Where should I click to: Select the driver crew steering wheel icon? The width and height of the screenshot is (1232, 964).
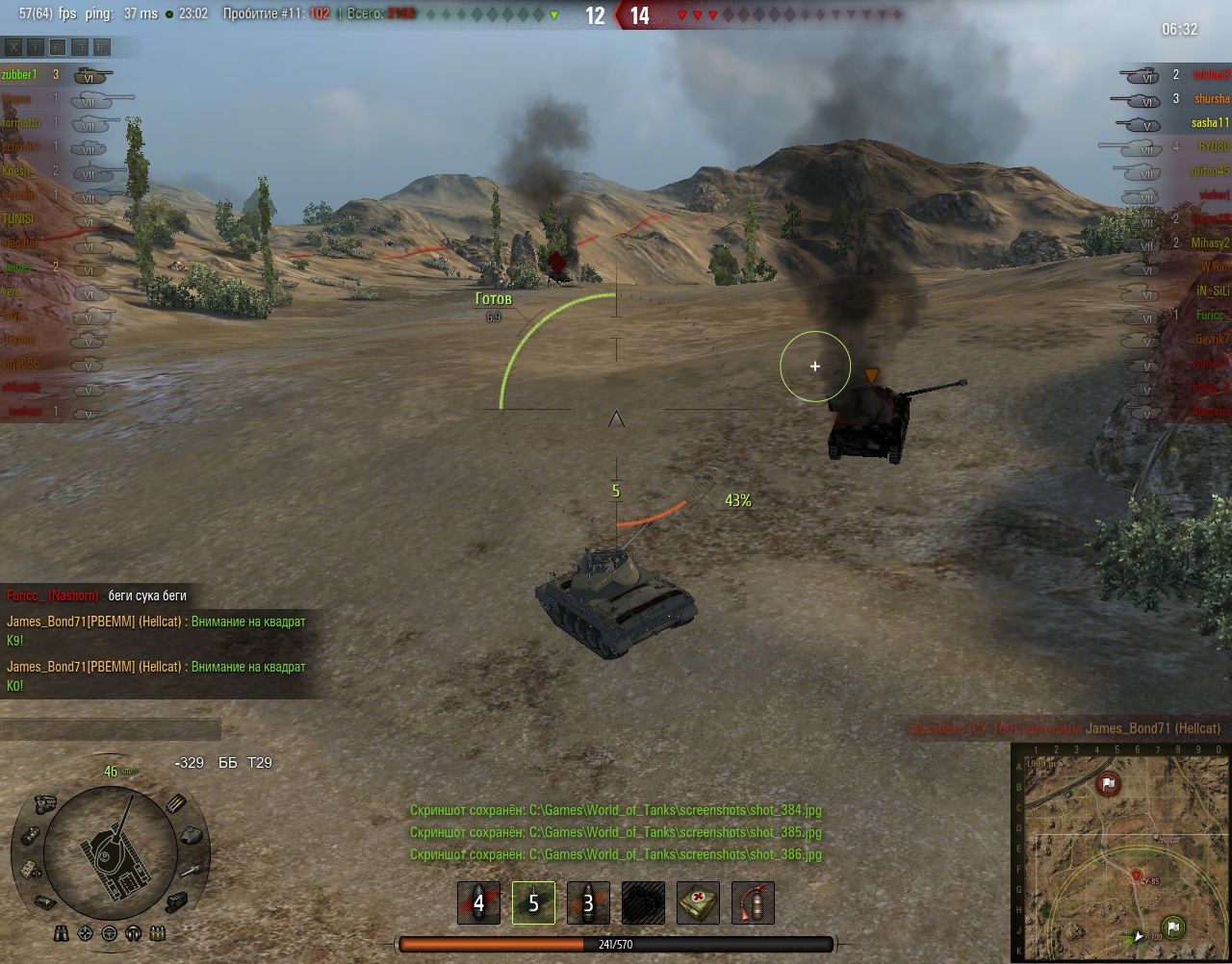110,932
